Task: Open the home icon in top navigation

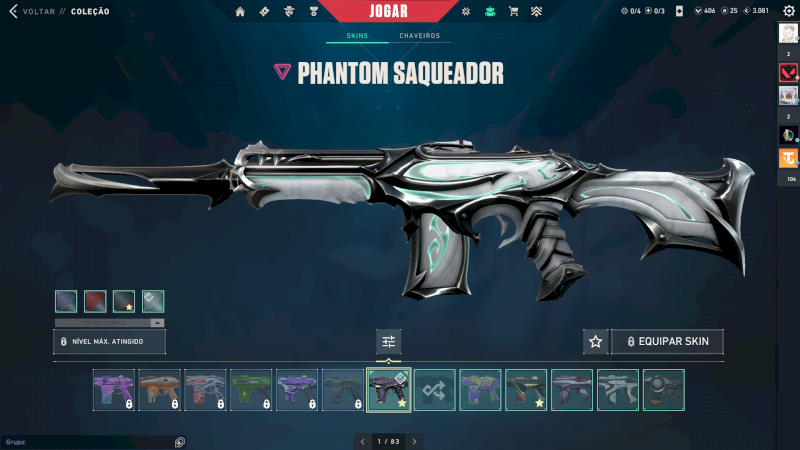Action: (x=240, y=12)
